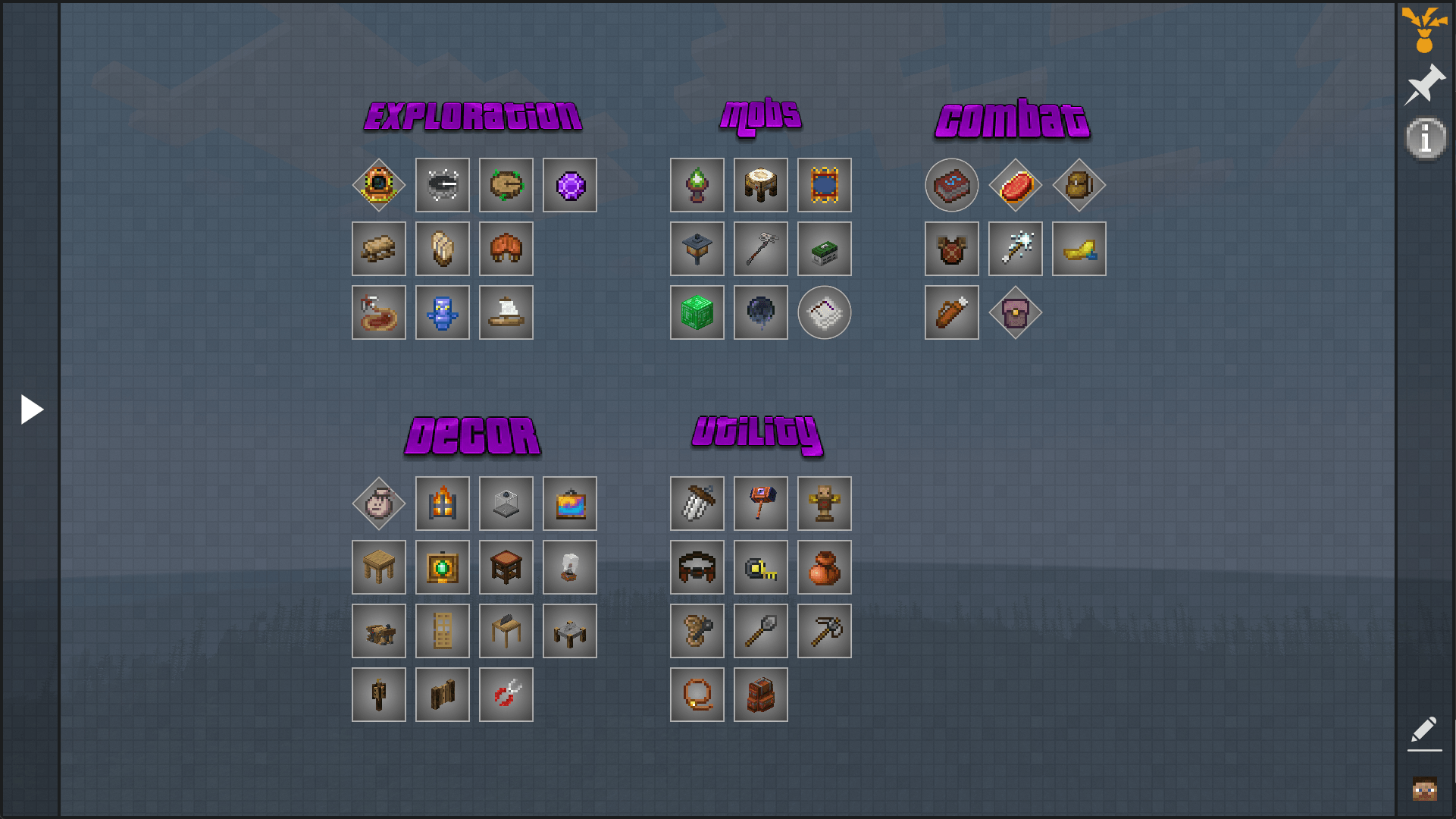Open the lantern advancement in Mobs
The width and height of the screenshot is (1456, 819).
pyautogui.click(x=697, y=249)
